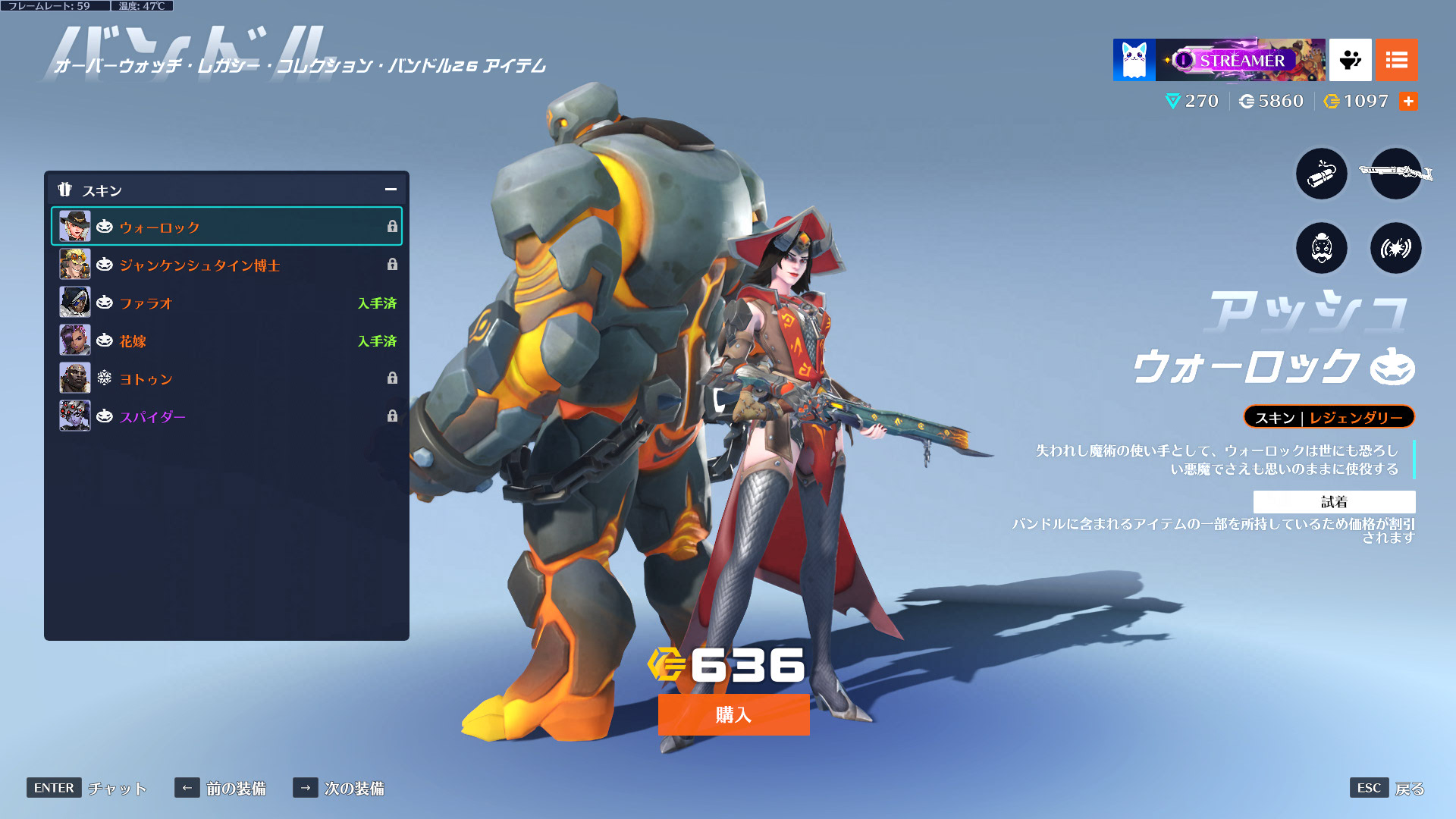Viewport: 1456px width, 819px height.
Task: View the rifle weapon preview icon
Action: (1395, 174)
